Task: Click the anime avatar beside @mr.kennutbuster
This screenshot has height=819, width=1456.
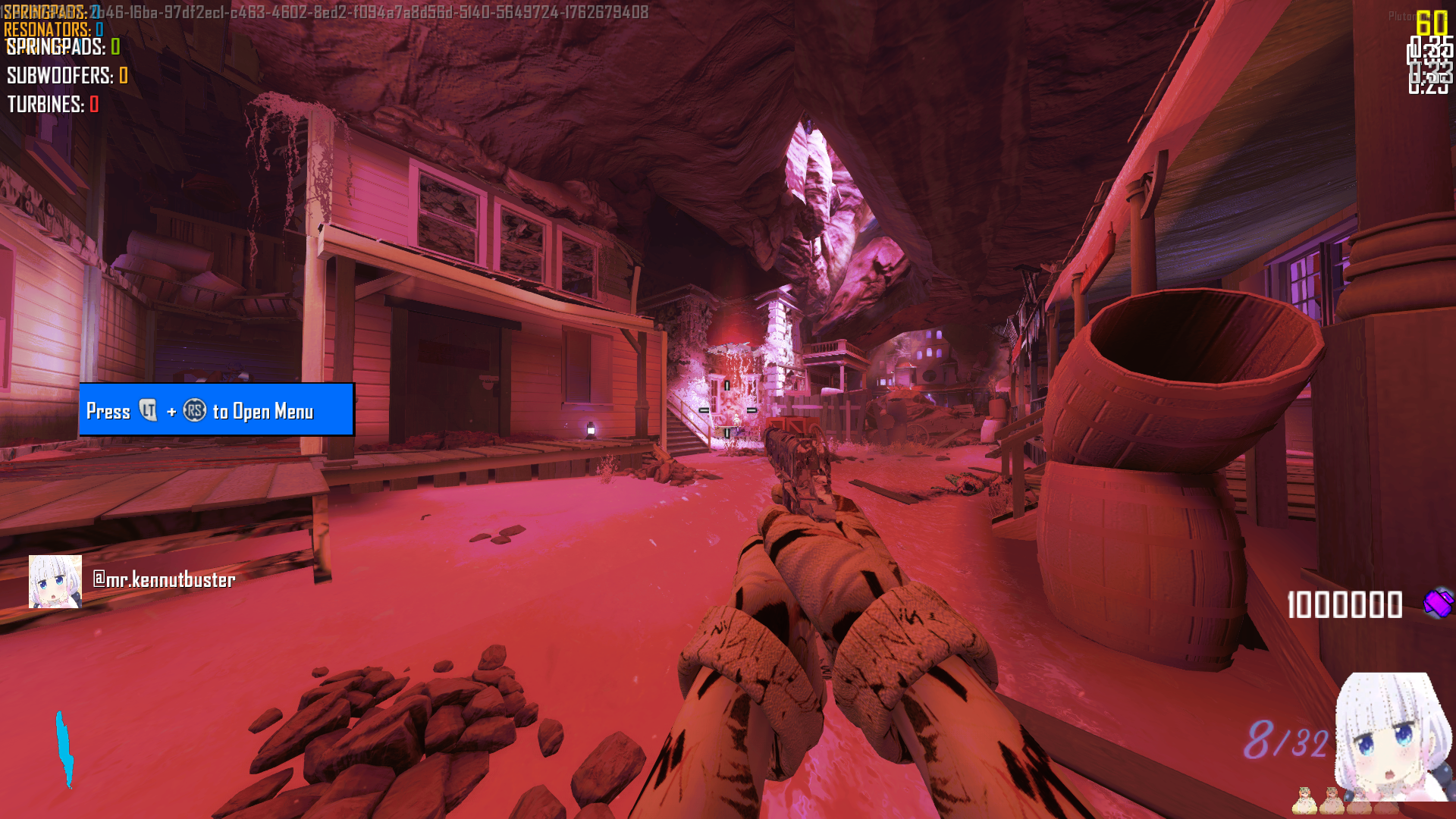Action: [x=55, y=582]
